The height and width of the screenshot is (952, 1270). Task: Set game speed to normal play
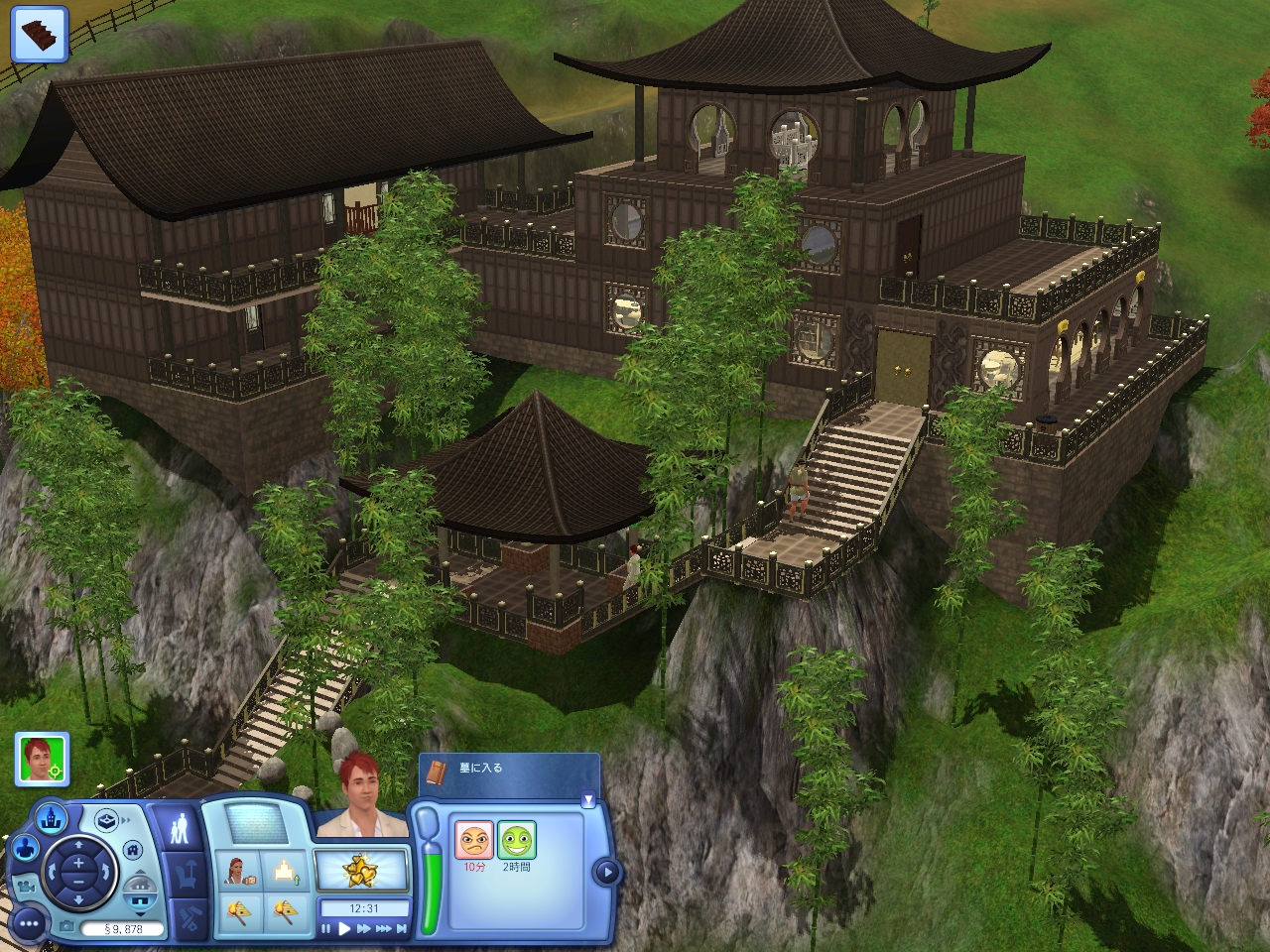(x=344, y=929)
